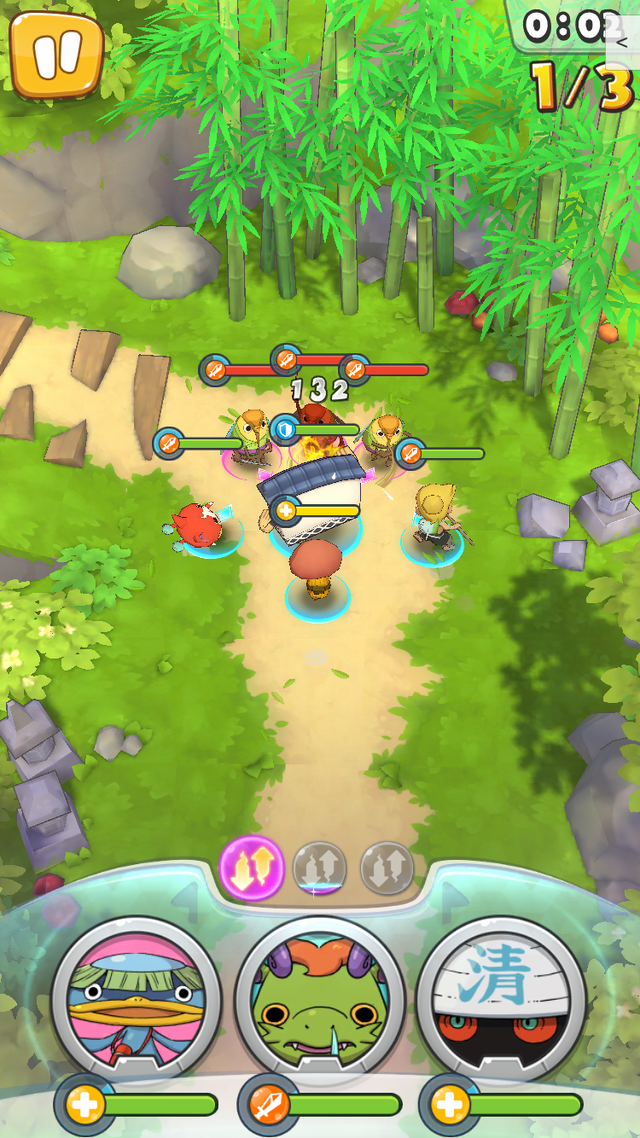
Task: Pick the white masked 清 character portrait
Action: (x=501, y=1001)
